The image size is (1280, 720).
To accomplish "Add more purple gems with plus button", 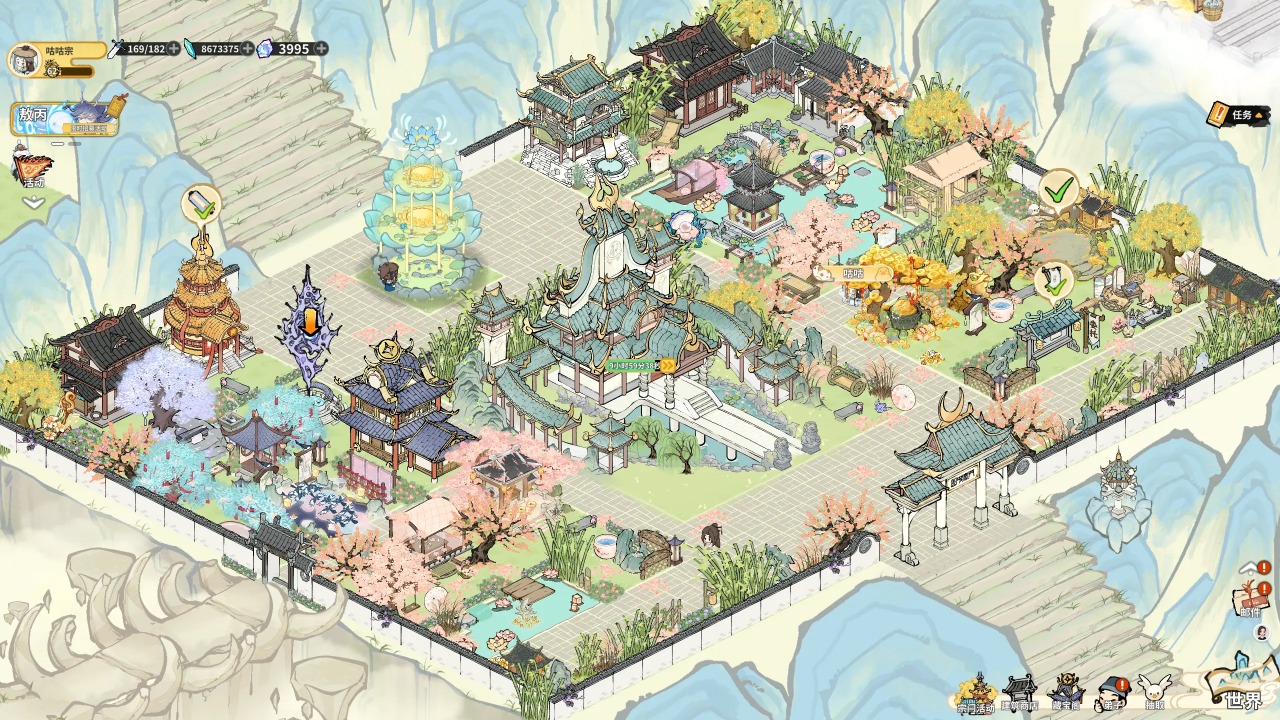I will pos(319,48).
